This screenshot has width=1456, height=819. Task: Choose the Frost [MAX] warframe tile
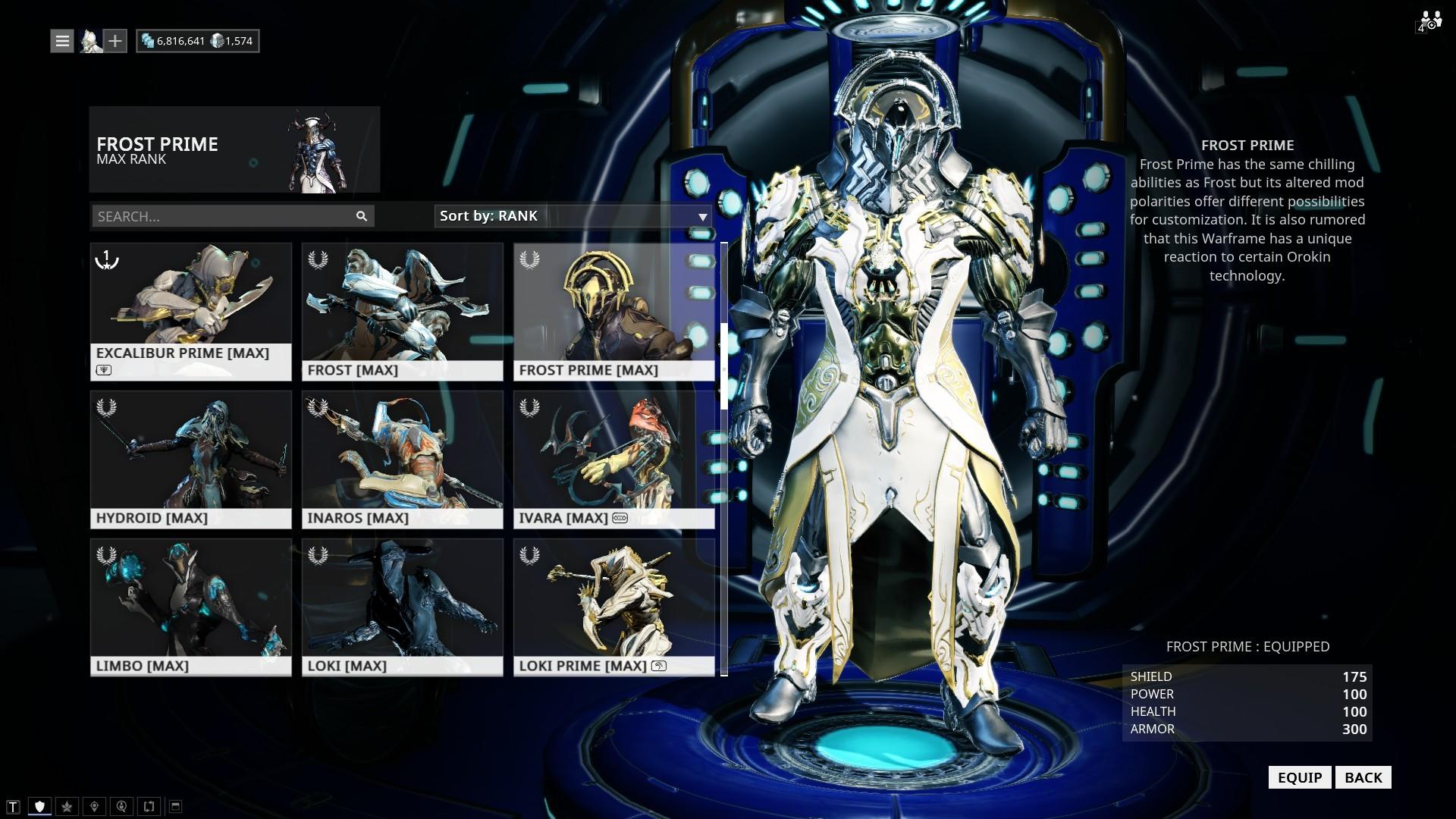point(402,311)
